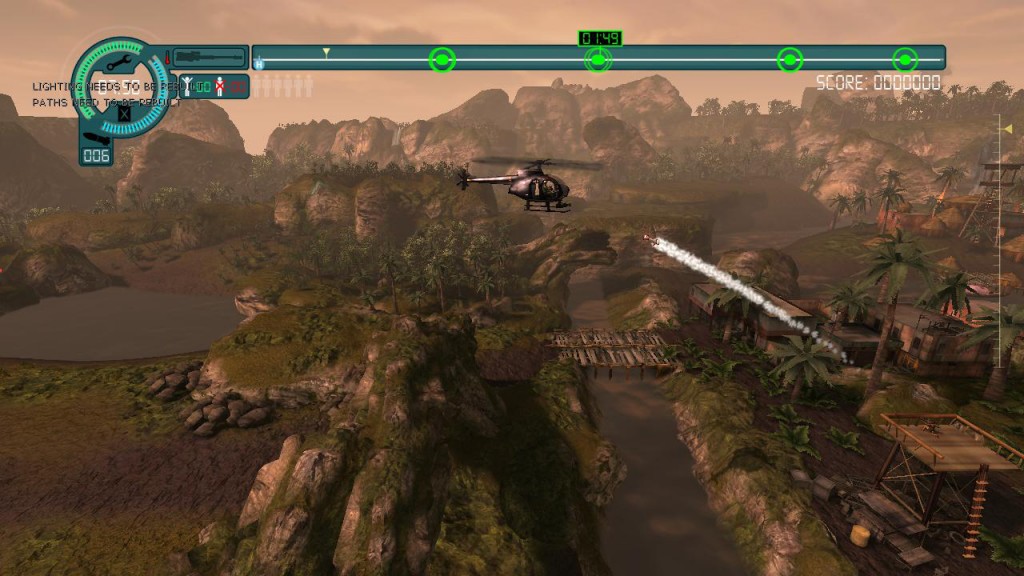Viewport: 1024px width, 576px height.
Task: Select the yellow helicopter position marker
Action: tap(325, 52)
